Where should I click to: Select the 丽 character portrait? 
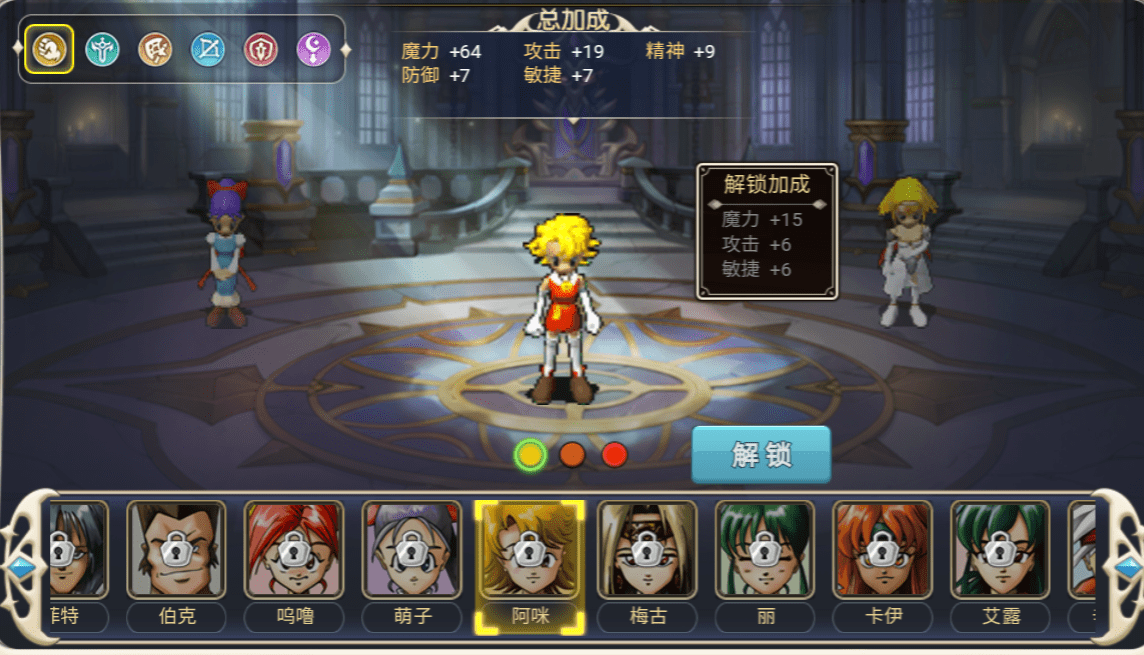coord(765,549)
